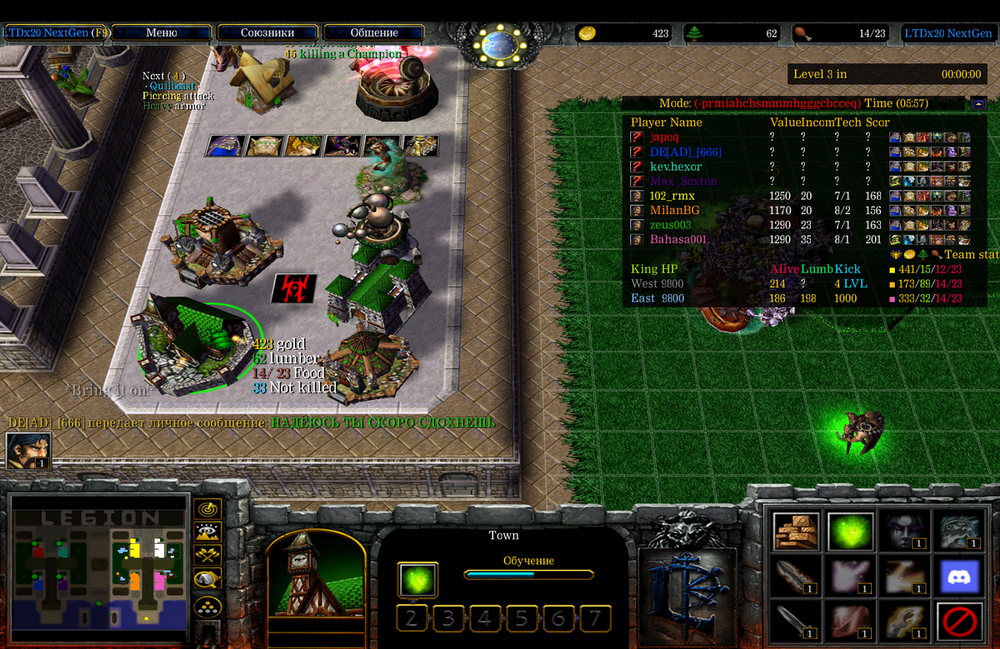The width and height of the screenshot is (1000, 649).
Task: Activate the minimap signal ping button
Action: (208, 509)
